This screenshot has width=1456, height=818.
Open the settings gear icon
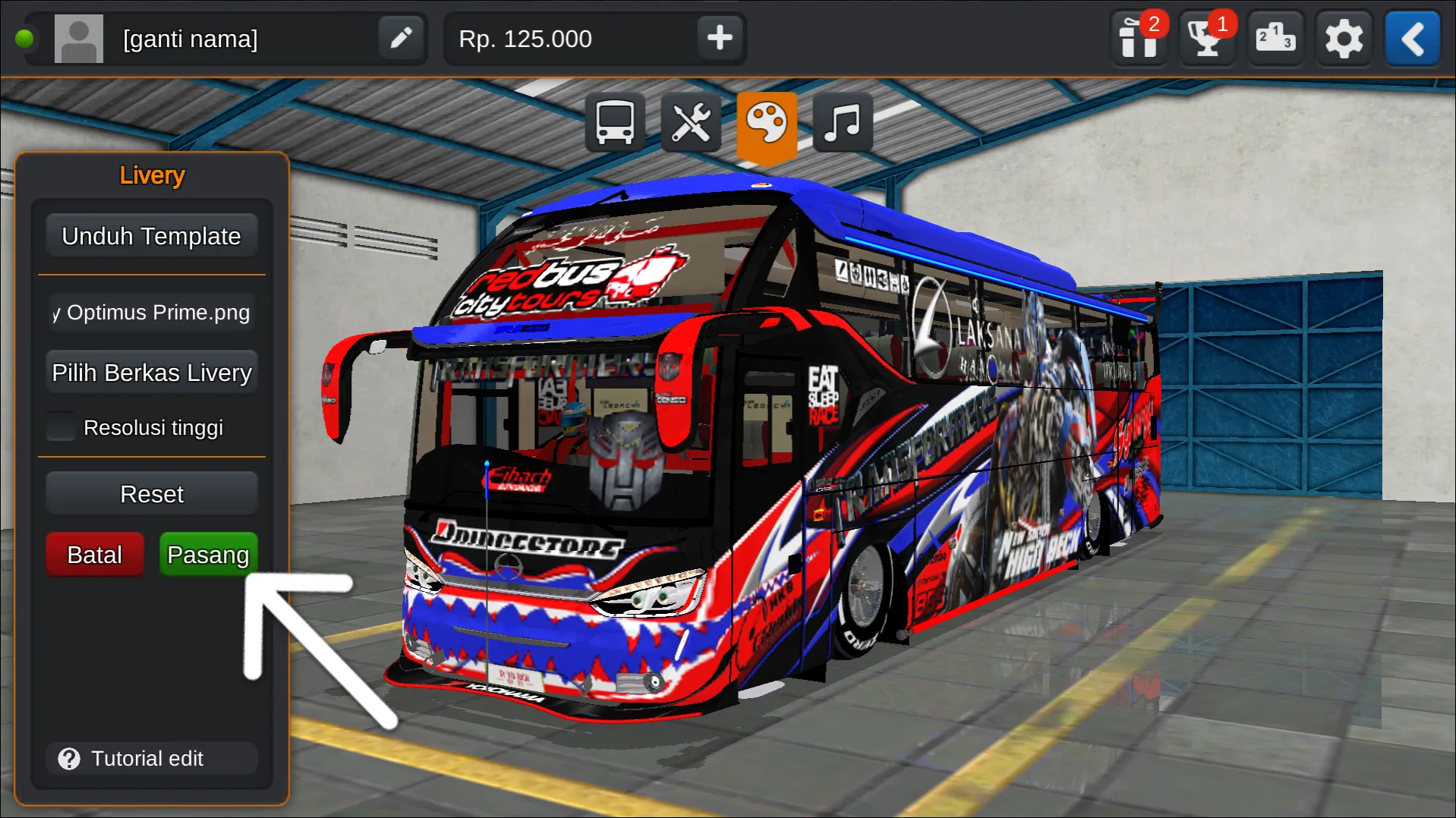pos(1344,39)
